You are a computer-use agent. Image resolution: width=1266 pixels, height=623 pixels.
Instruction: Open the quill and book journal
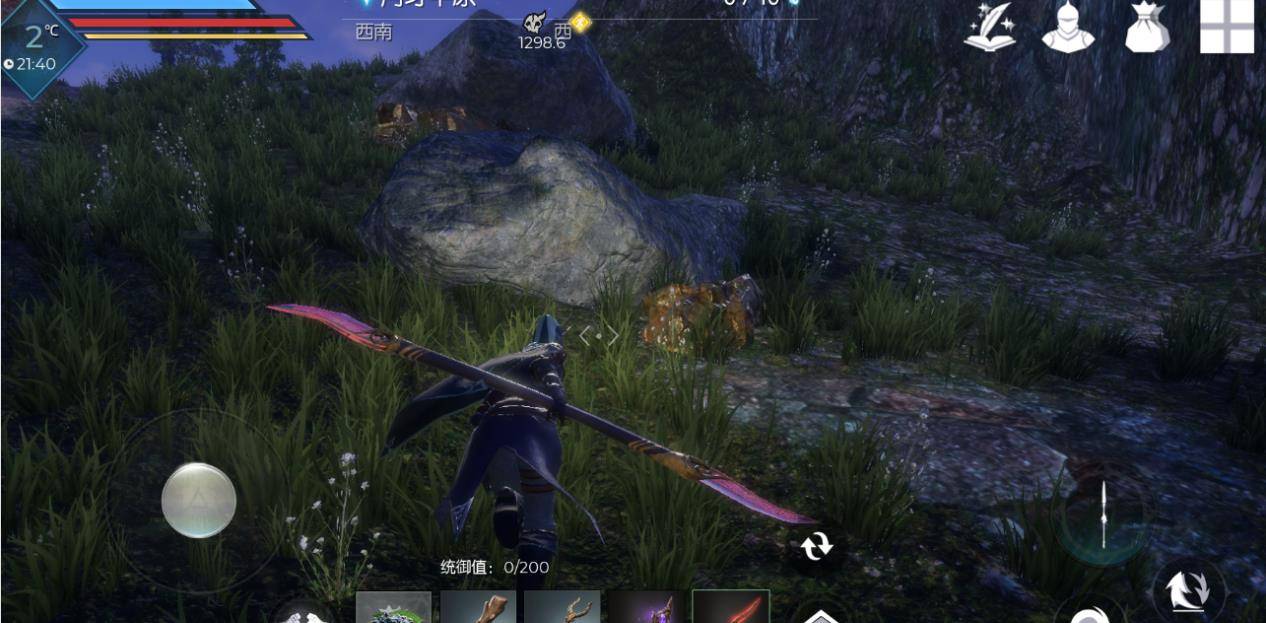990,28
